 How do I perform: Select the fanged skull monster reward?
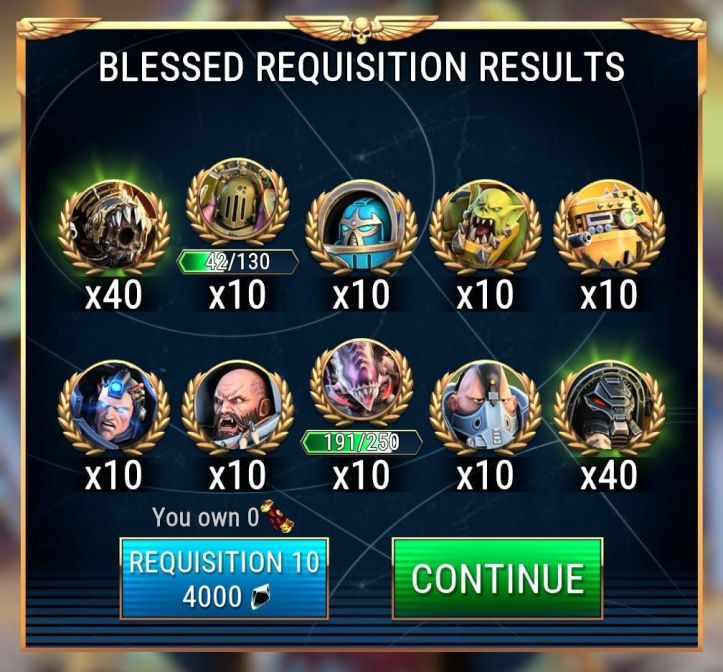tap(113, 229)
